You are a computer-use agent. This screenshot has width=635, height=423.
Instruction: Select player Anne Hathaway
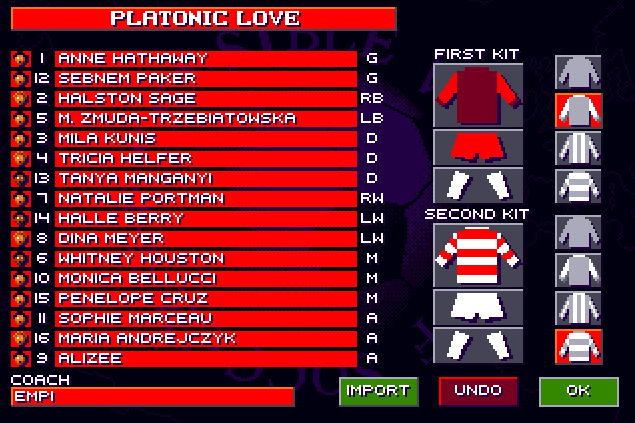(x=205, y=59)
